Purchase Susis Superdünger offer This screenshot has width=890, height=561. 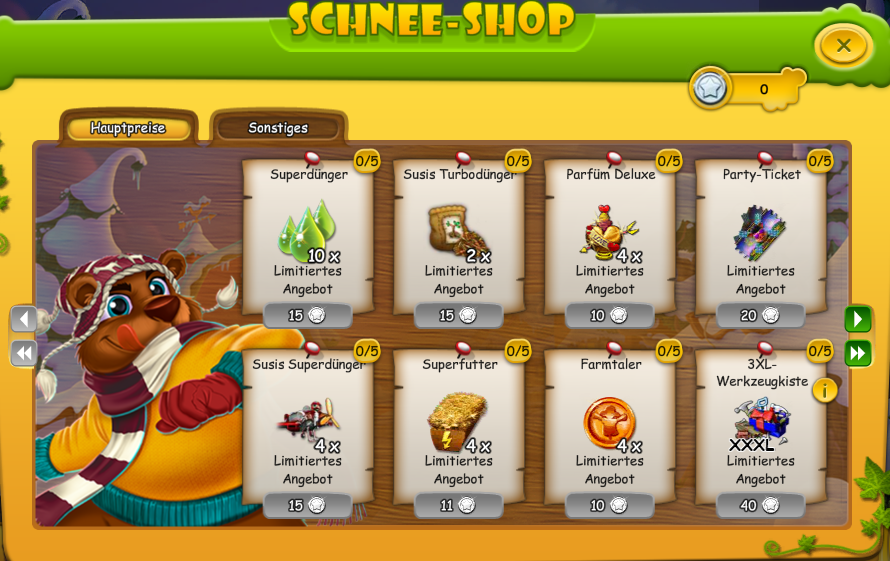(x=308, y=506)
